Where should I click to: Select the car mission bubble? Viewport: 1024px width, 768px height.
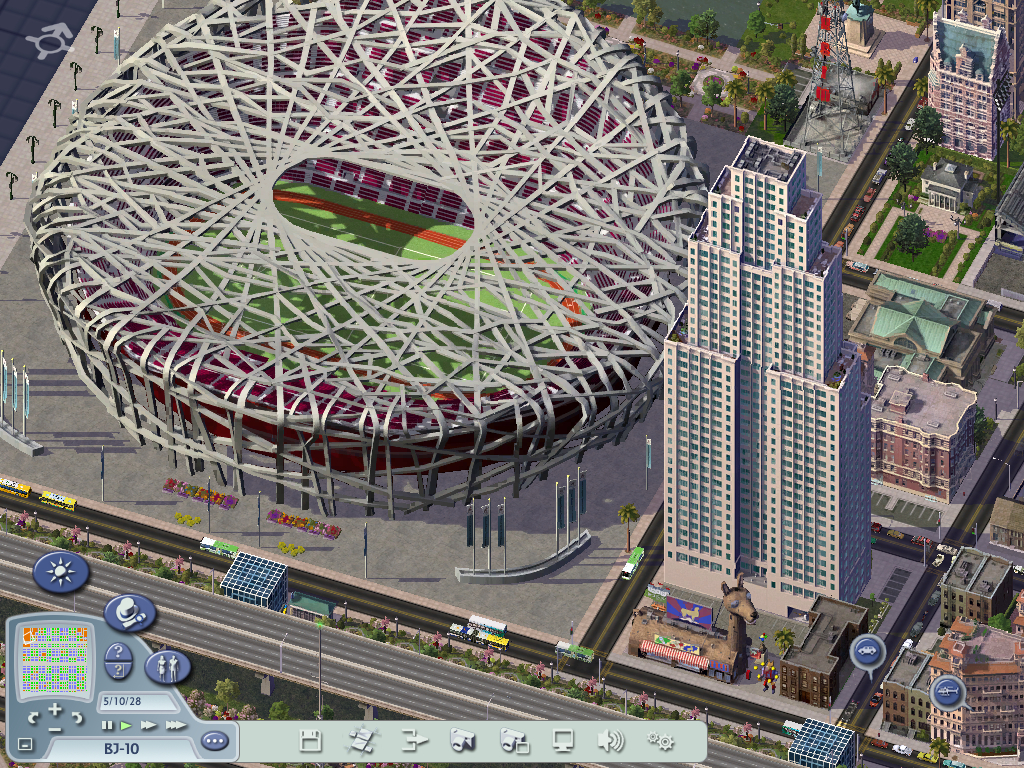[867, 651]
